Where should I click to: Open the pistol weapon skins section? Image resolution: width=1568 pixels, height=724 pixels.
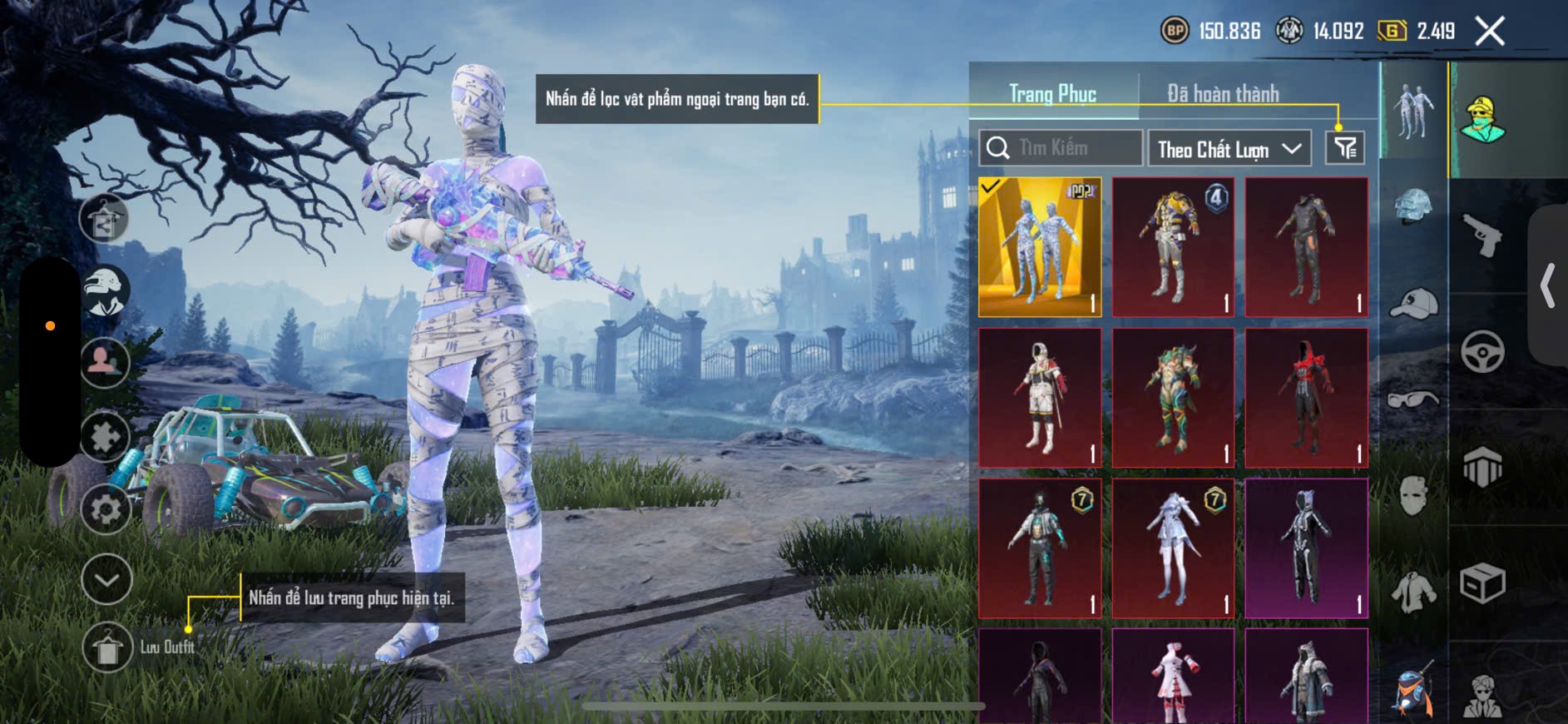pyautogui.click(x=1482, y=236)
